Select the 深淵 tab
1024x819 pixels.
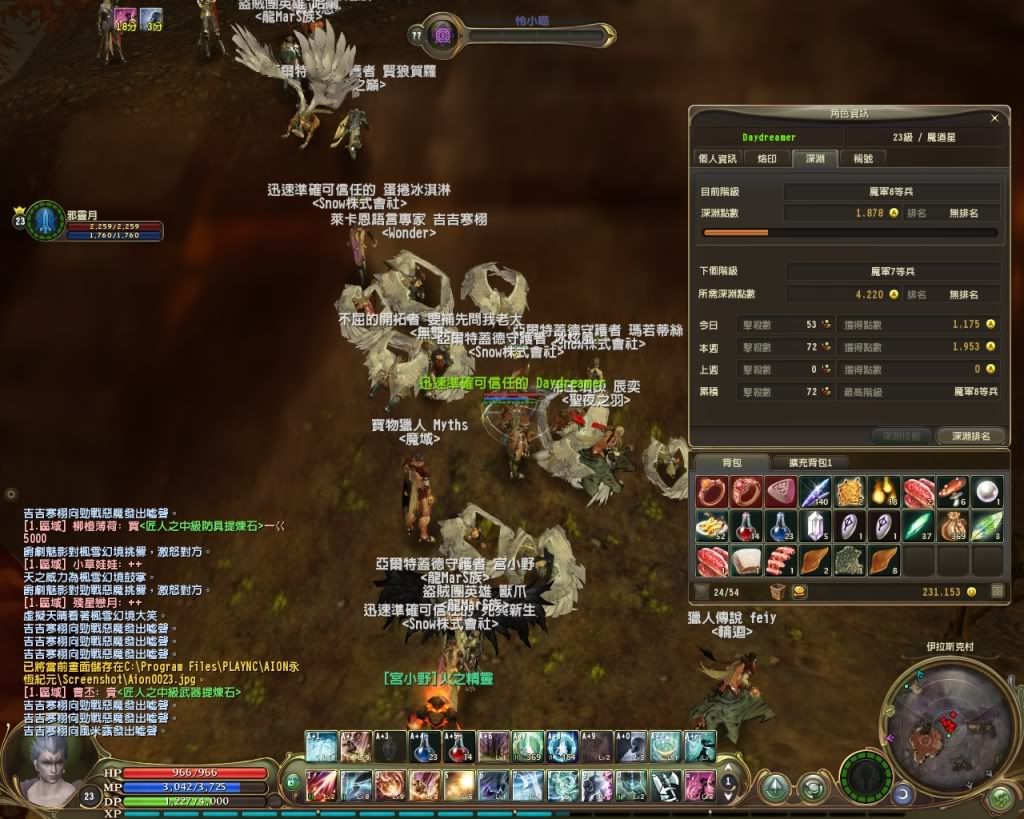814,158
